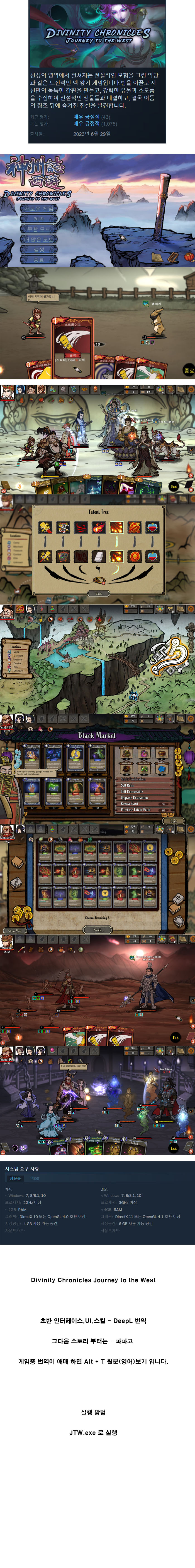Open 설정 from the main menu
The image size is (195, 1568).
(38, 250)
